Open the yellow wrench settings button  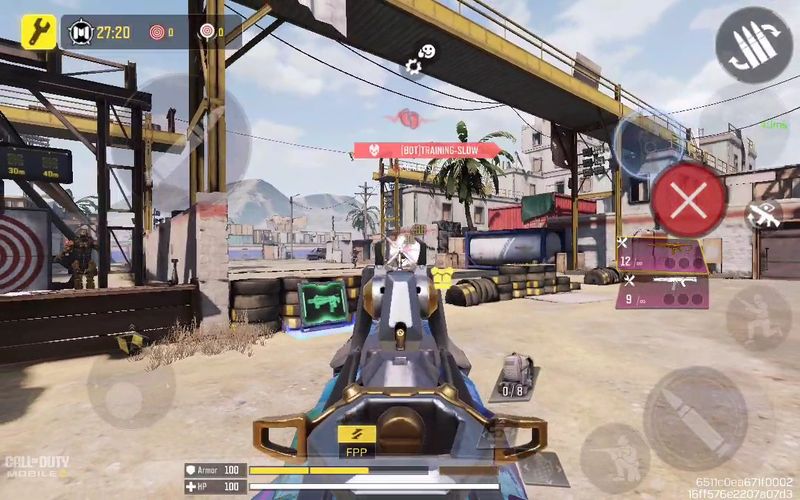[x=38, y=31]
